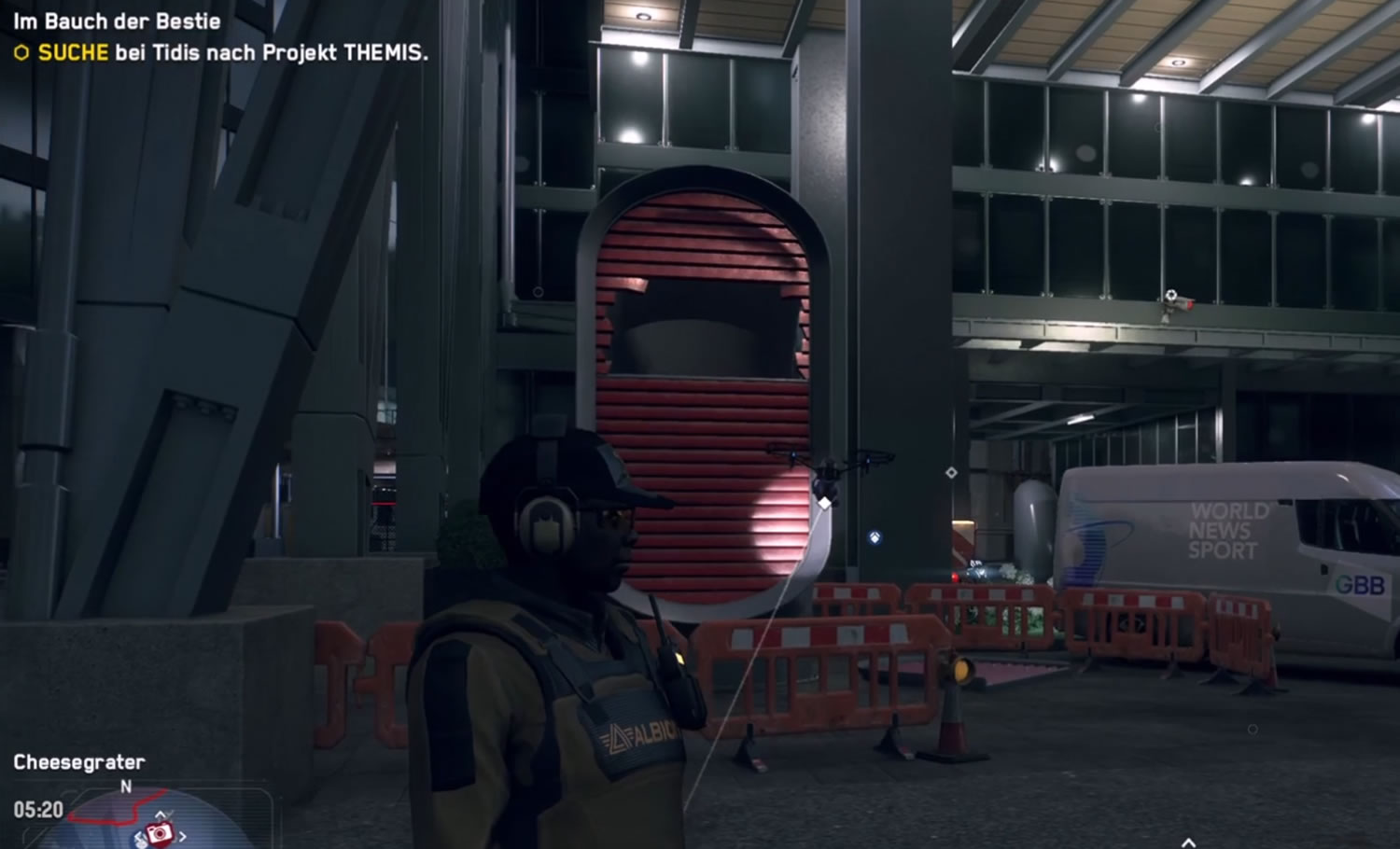Select the blue circular hack marker
1400x849 pixels.
(875, 536)
